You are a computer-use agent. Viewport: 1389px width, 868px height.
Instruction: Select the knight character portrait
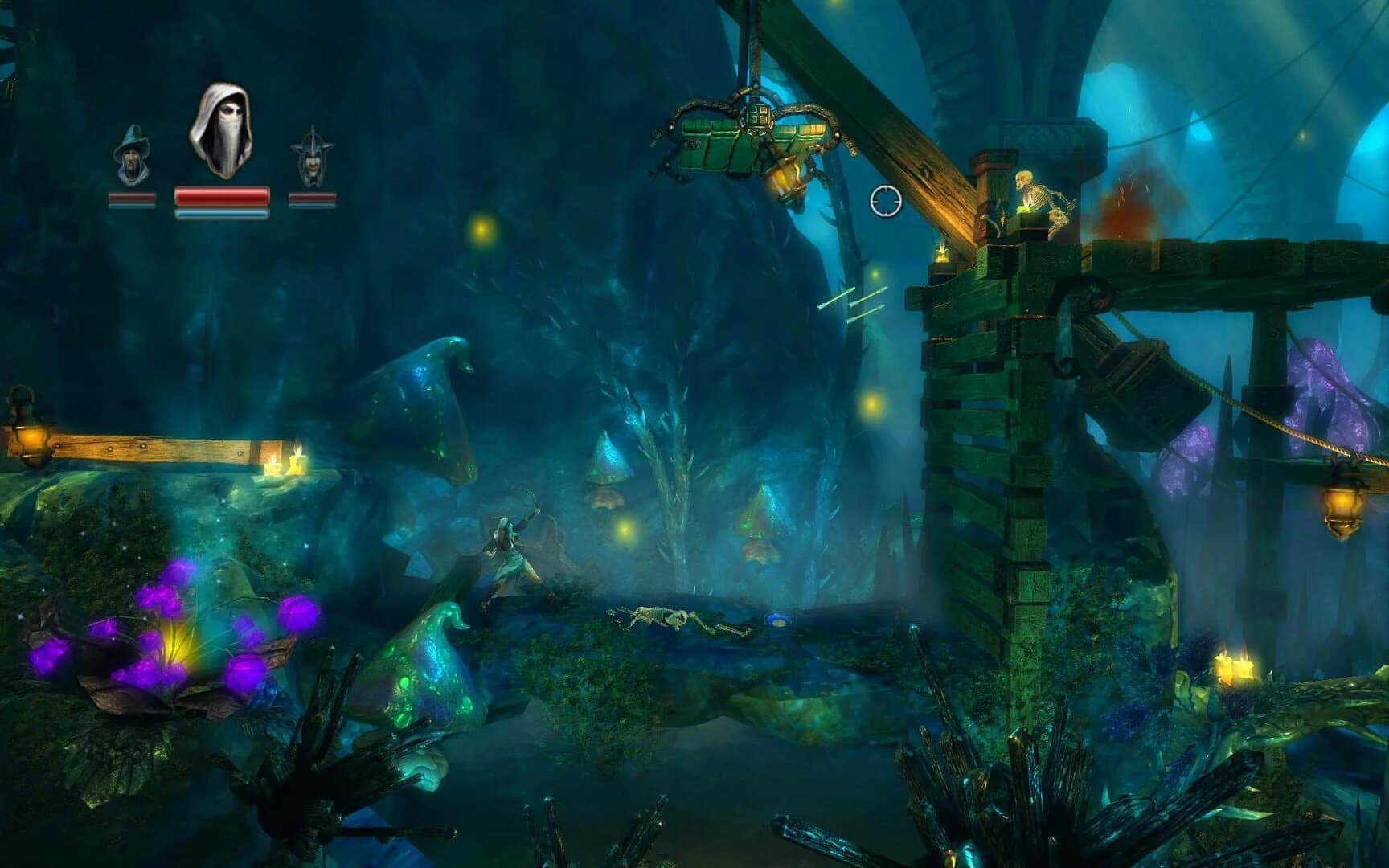point(313,158)
